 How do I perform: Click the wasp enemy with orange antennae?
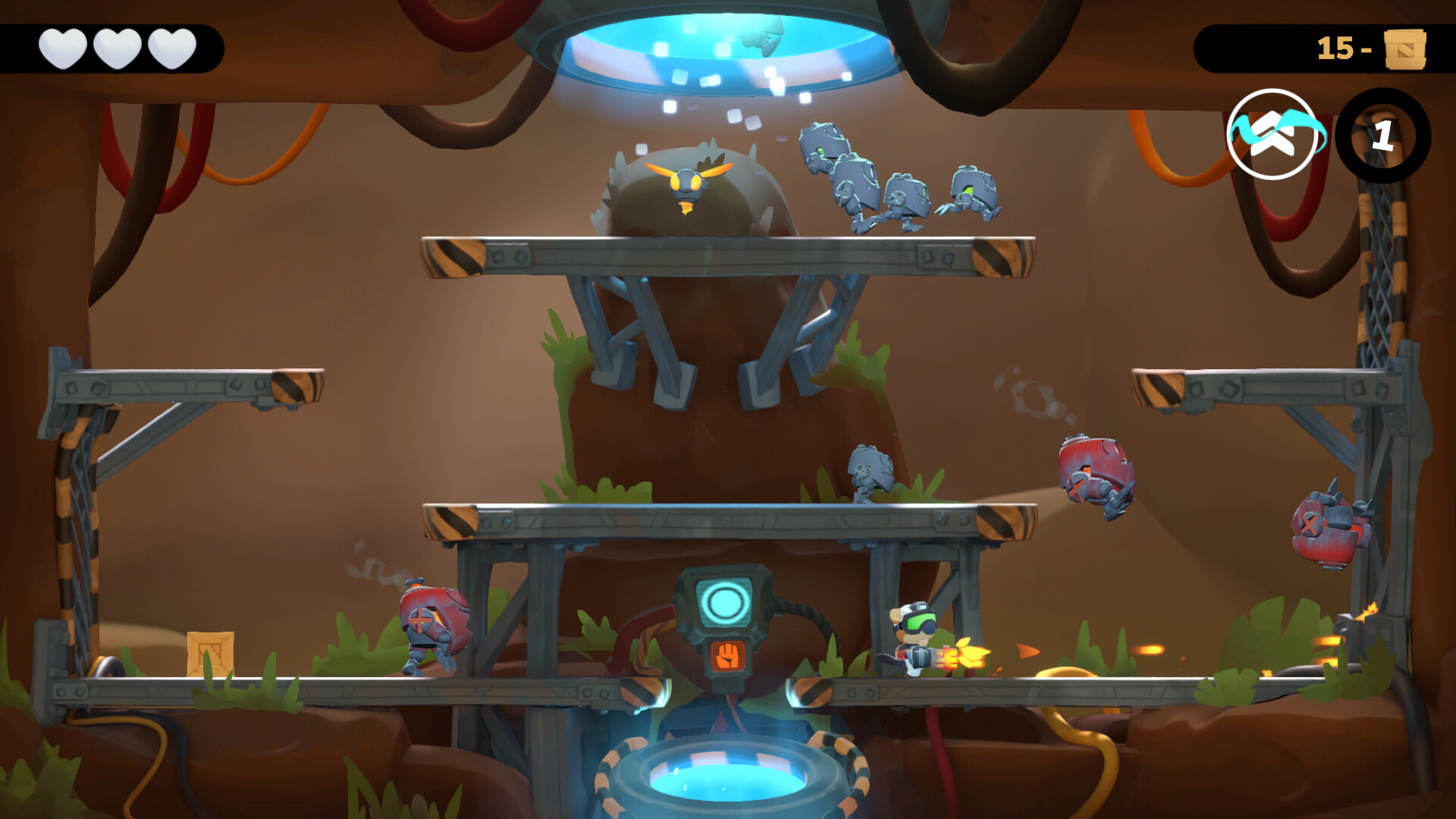click(688, 182)
